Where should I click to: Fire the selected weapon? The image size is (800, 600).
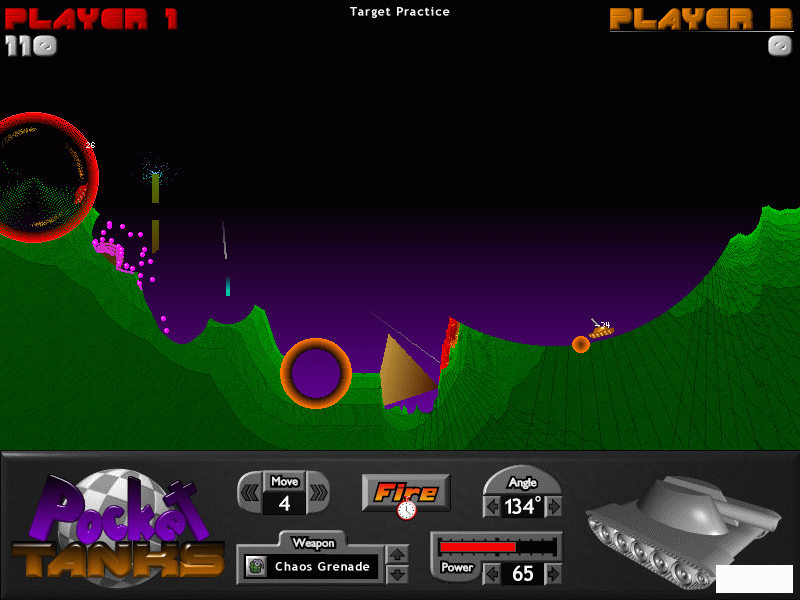tap(406, 492)
